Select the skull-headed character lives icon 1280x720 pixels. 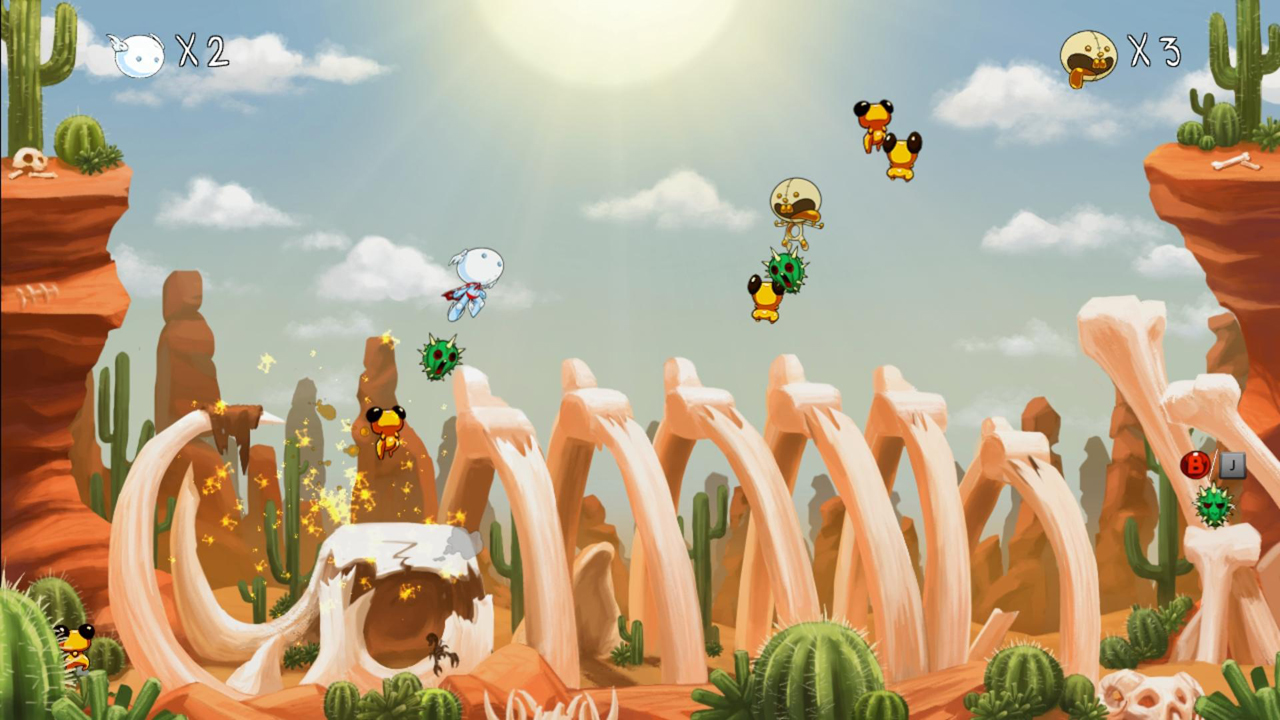pos(1088,57)
